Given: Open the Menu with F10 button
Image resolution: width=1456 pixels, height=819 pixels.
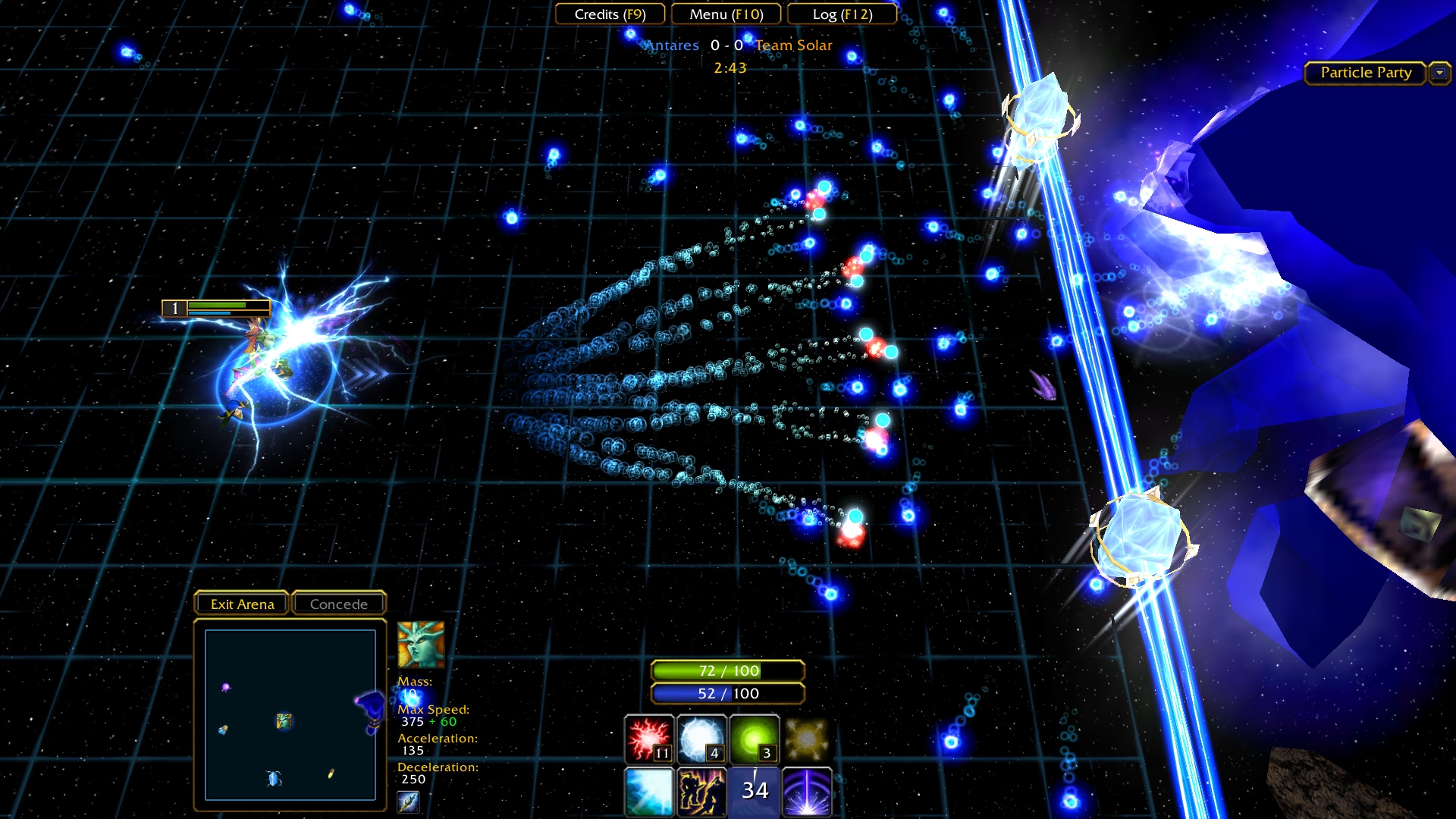Looking at the screenshot, I should [725, 14].
